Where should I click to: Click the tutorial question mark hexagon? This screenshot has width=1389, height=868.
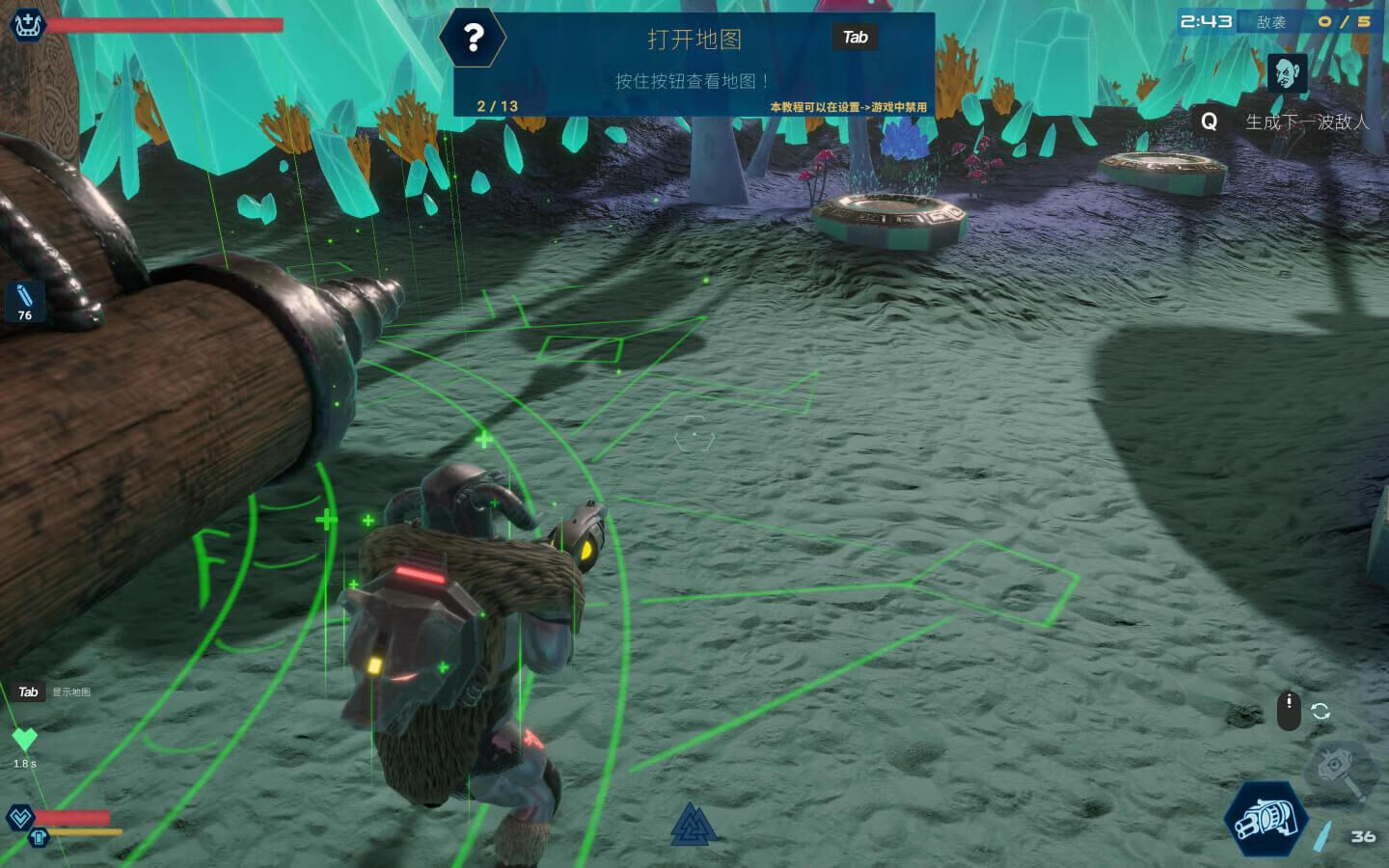tap(473, 39)
